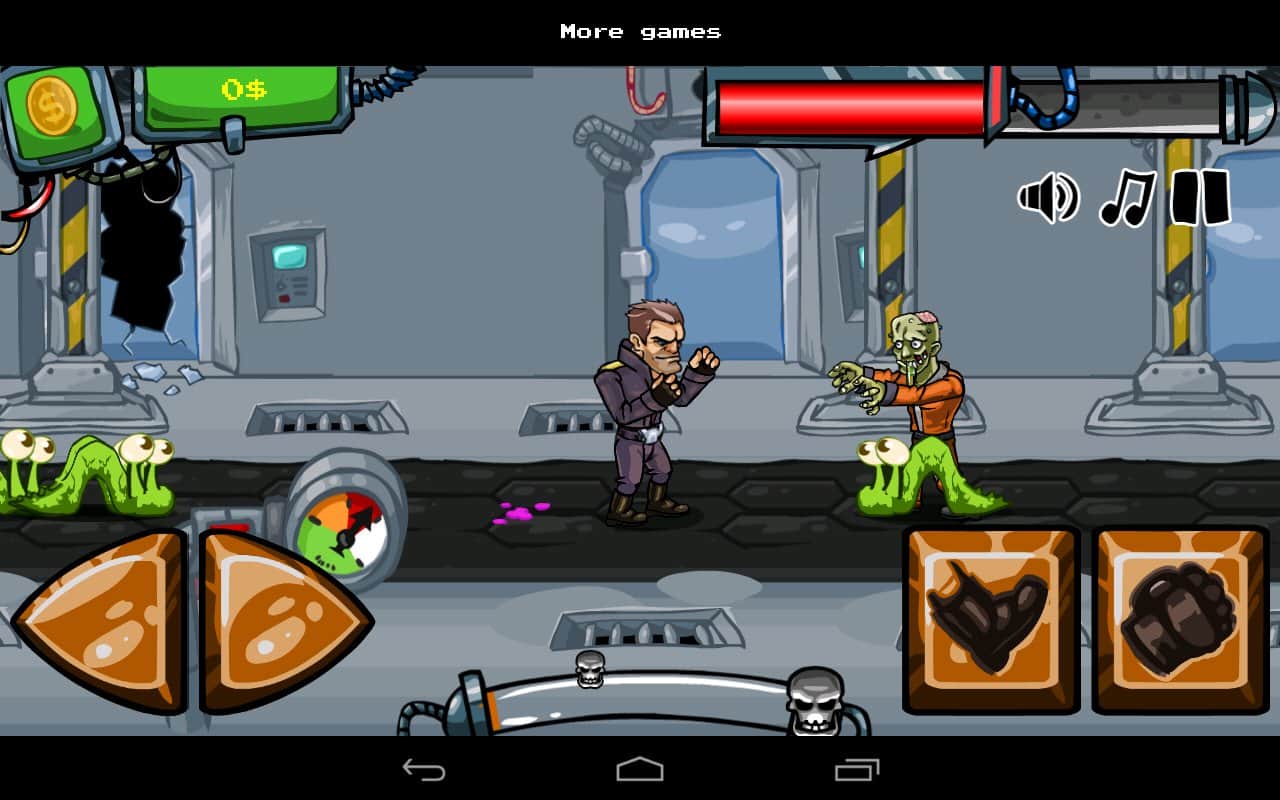This screenshot has height=800, width=1280.
Task: Click the gold coin currency icon
Action: tap(52, 103)
